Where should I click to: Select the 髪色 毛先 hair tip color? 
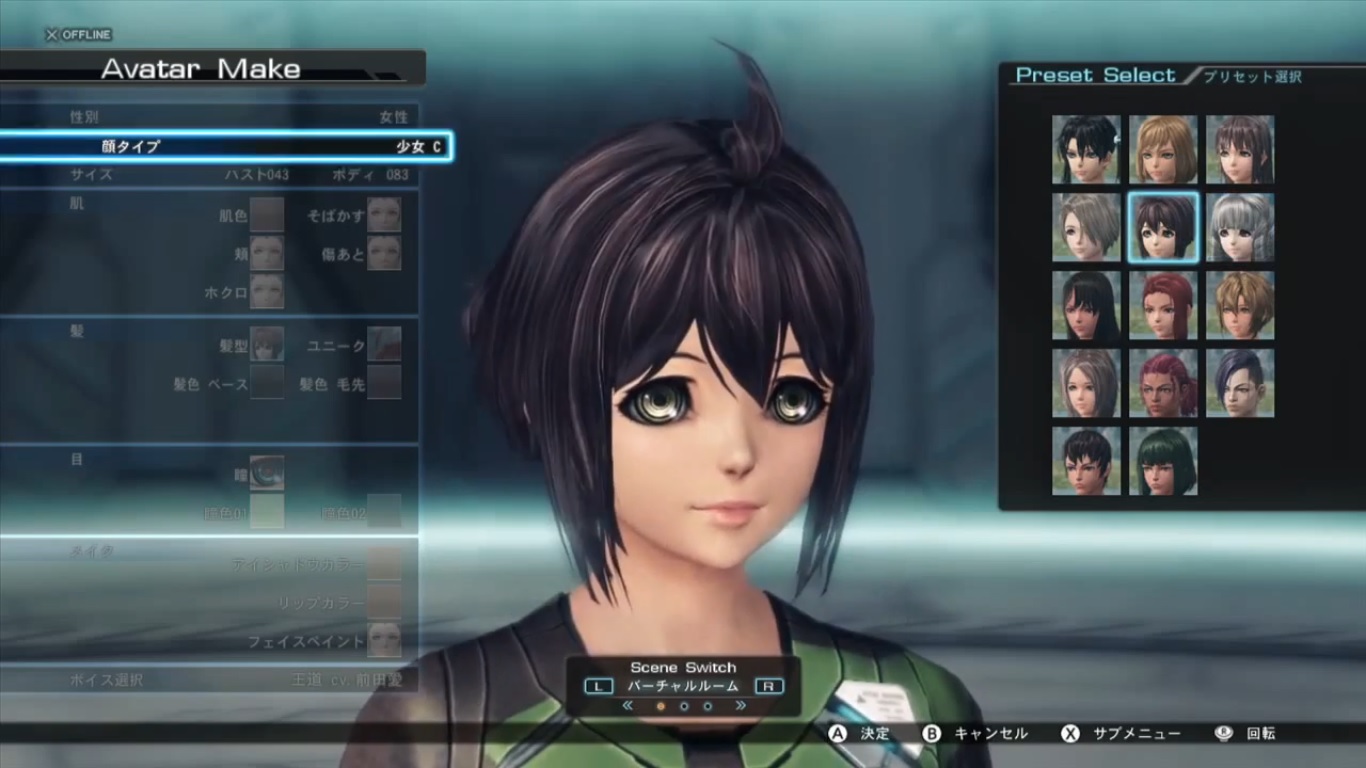(x=384, y=383)
